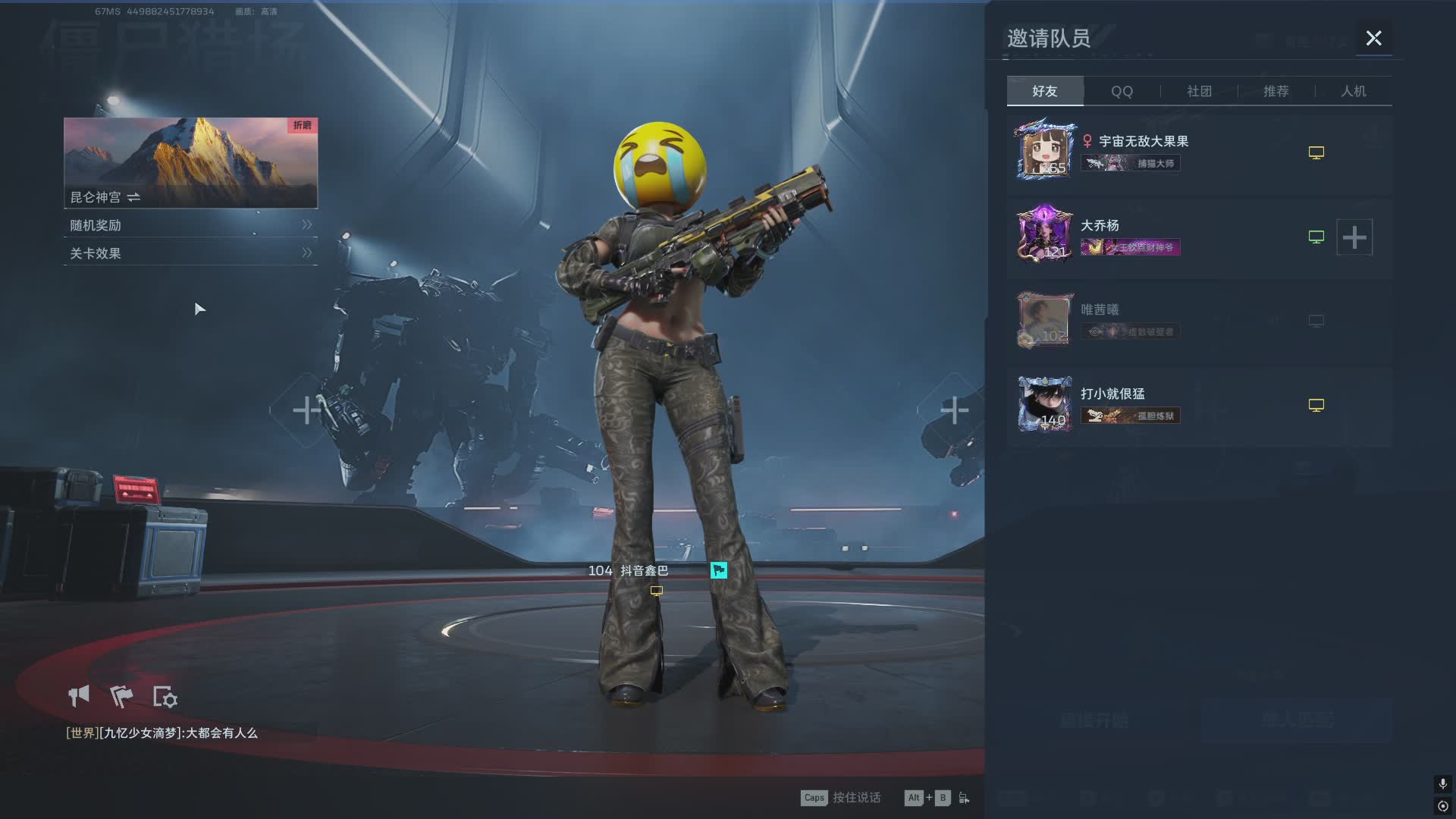Open the 社团 tab

point(1199,91)
